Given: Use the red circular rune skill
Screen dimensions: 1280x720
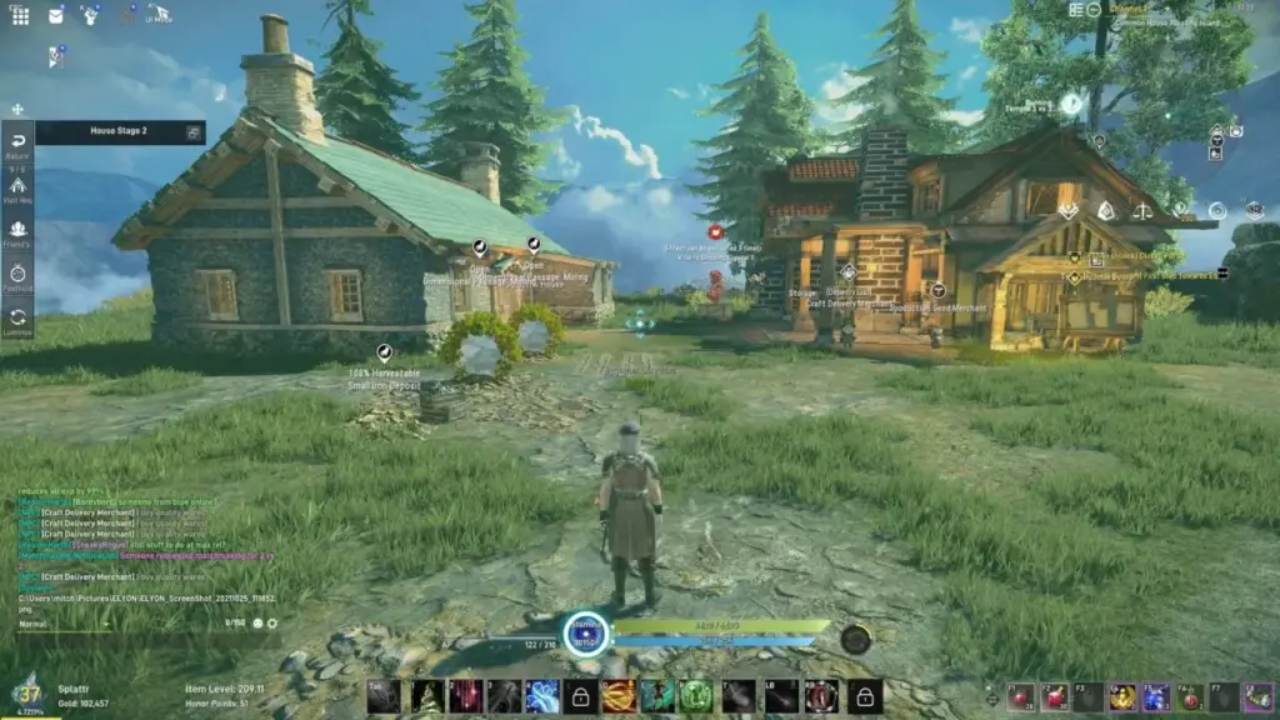Looking at the screenshot, I should click(x=822, y=696).
